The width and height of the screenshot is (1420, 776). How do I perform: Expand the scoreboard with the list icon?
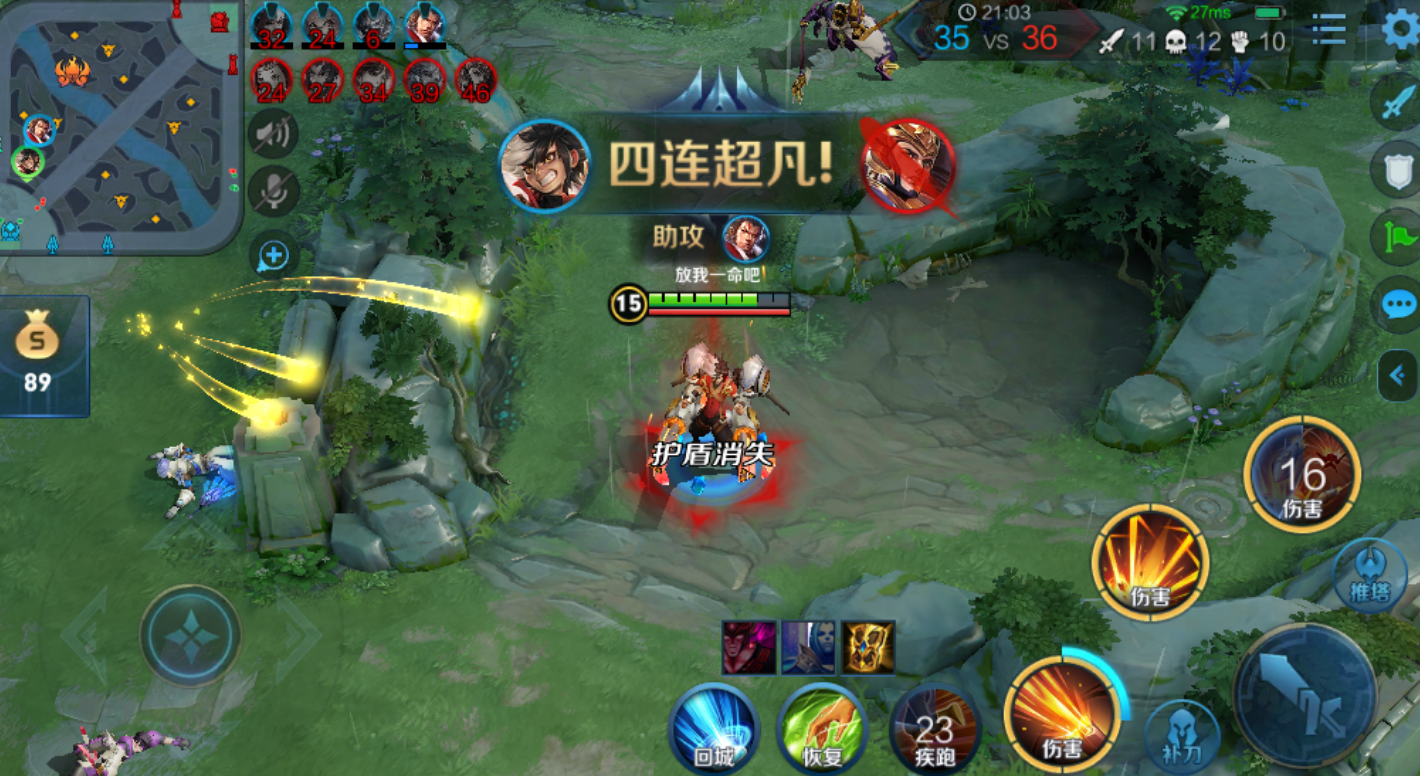tap(1329, 31)
